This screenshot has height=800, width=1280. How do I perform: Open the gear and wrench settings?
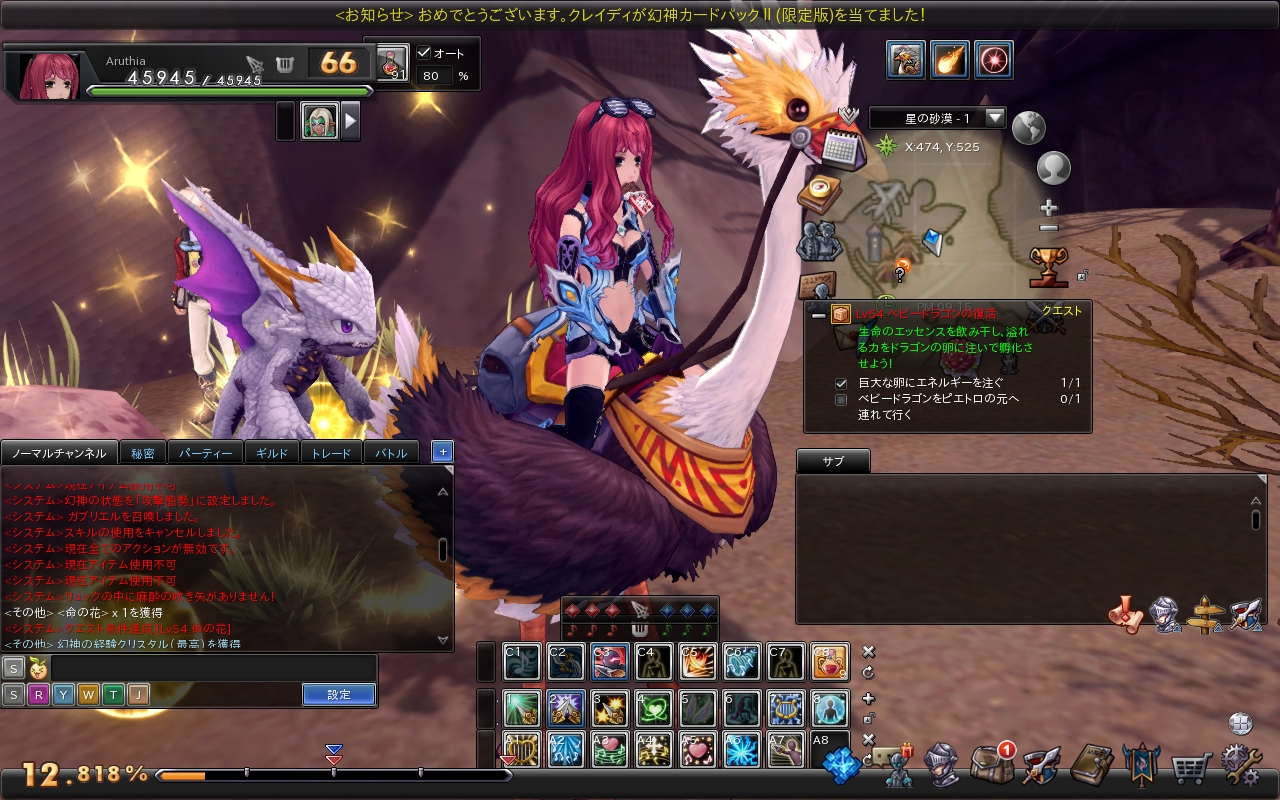coord(1241,766)
